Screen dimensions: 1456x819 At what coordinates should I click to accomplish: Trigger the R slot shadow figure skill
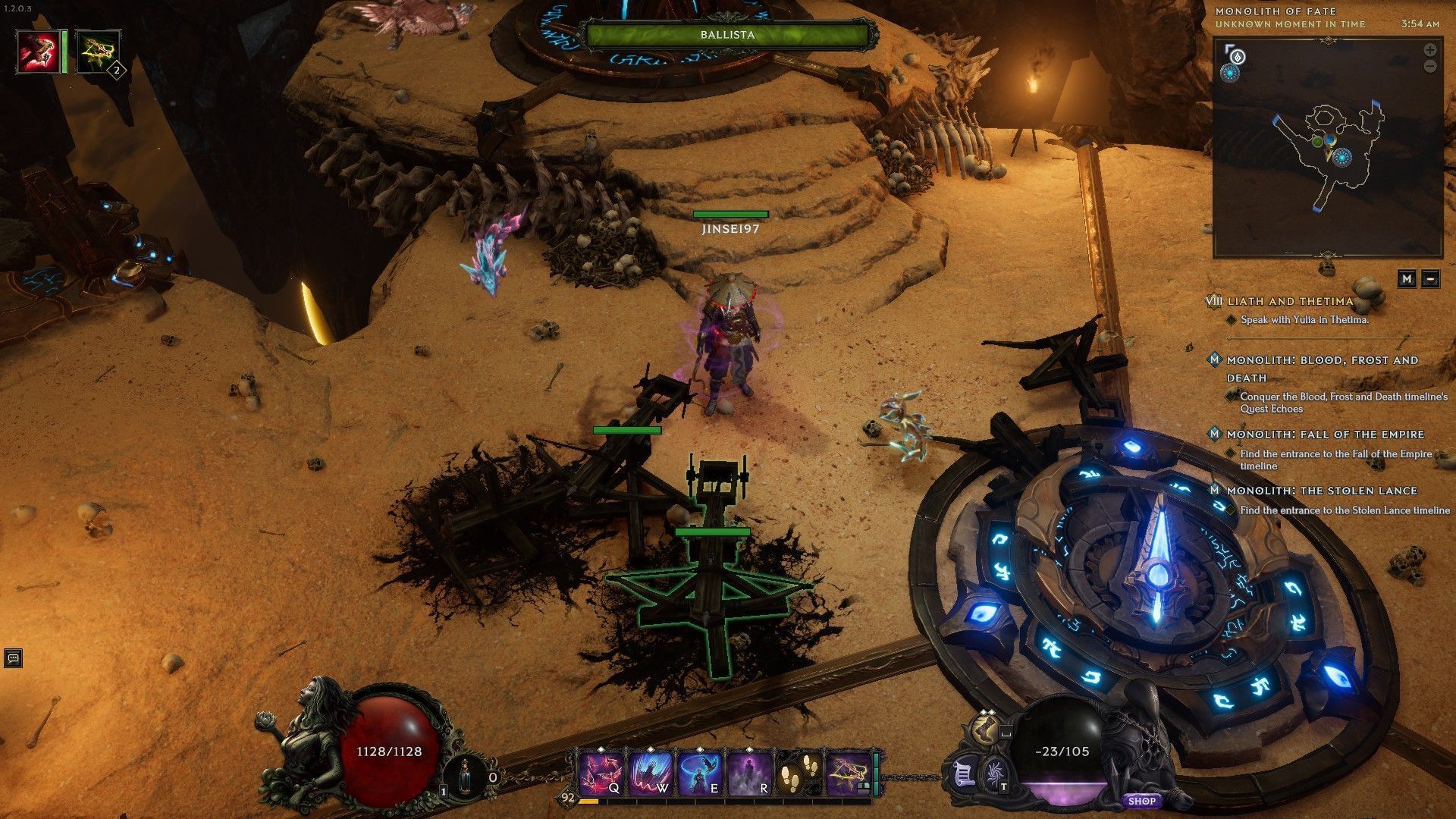749,774
